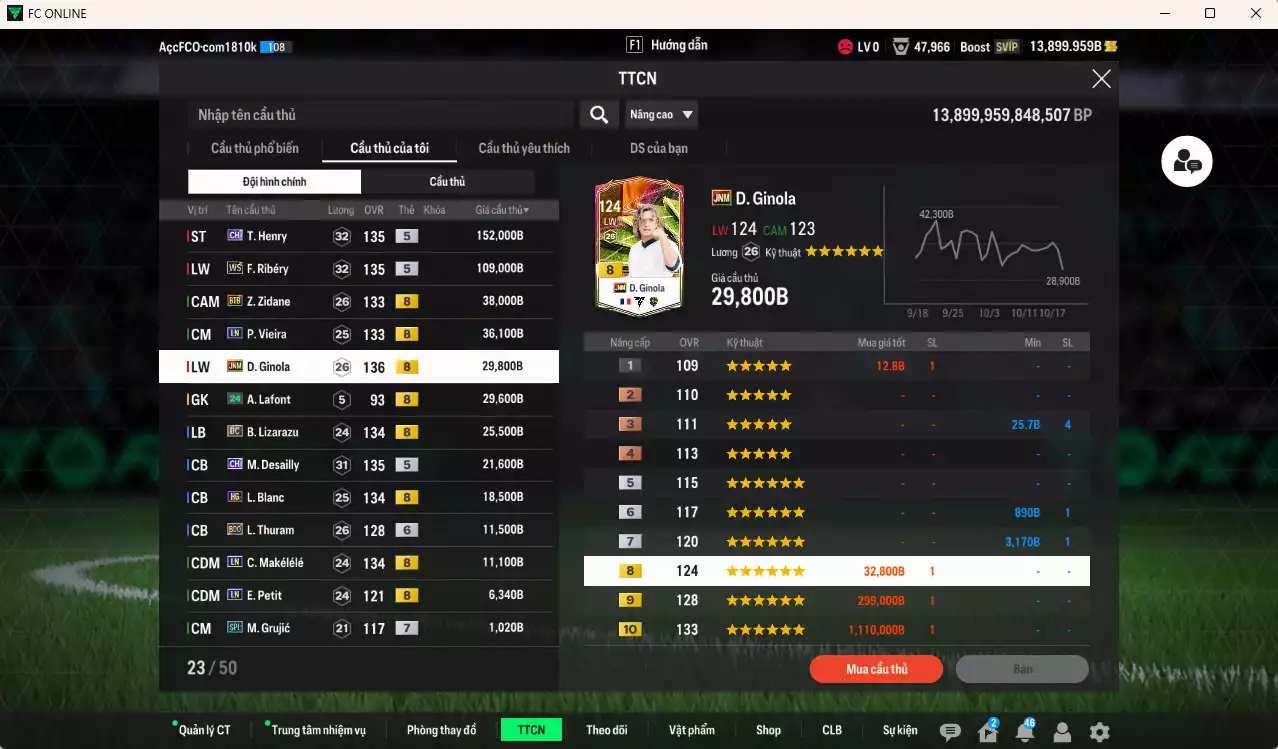1278x749 pixels.
Task: Choose the Z. Zidane row
Action: (358, 301)
